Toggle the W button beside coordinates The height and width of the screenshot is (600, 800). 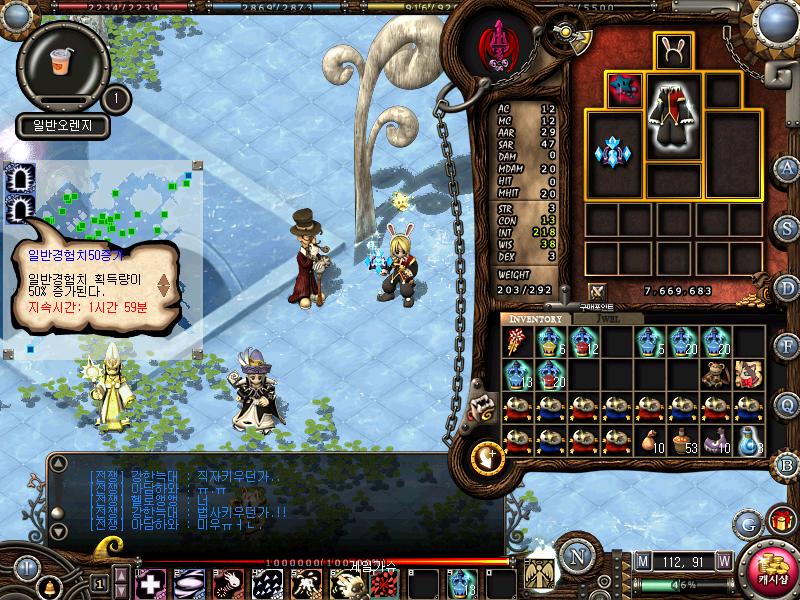click(x=723, y=560)
